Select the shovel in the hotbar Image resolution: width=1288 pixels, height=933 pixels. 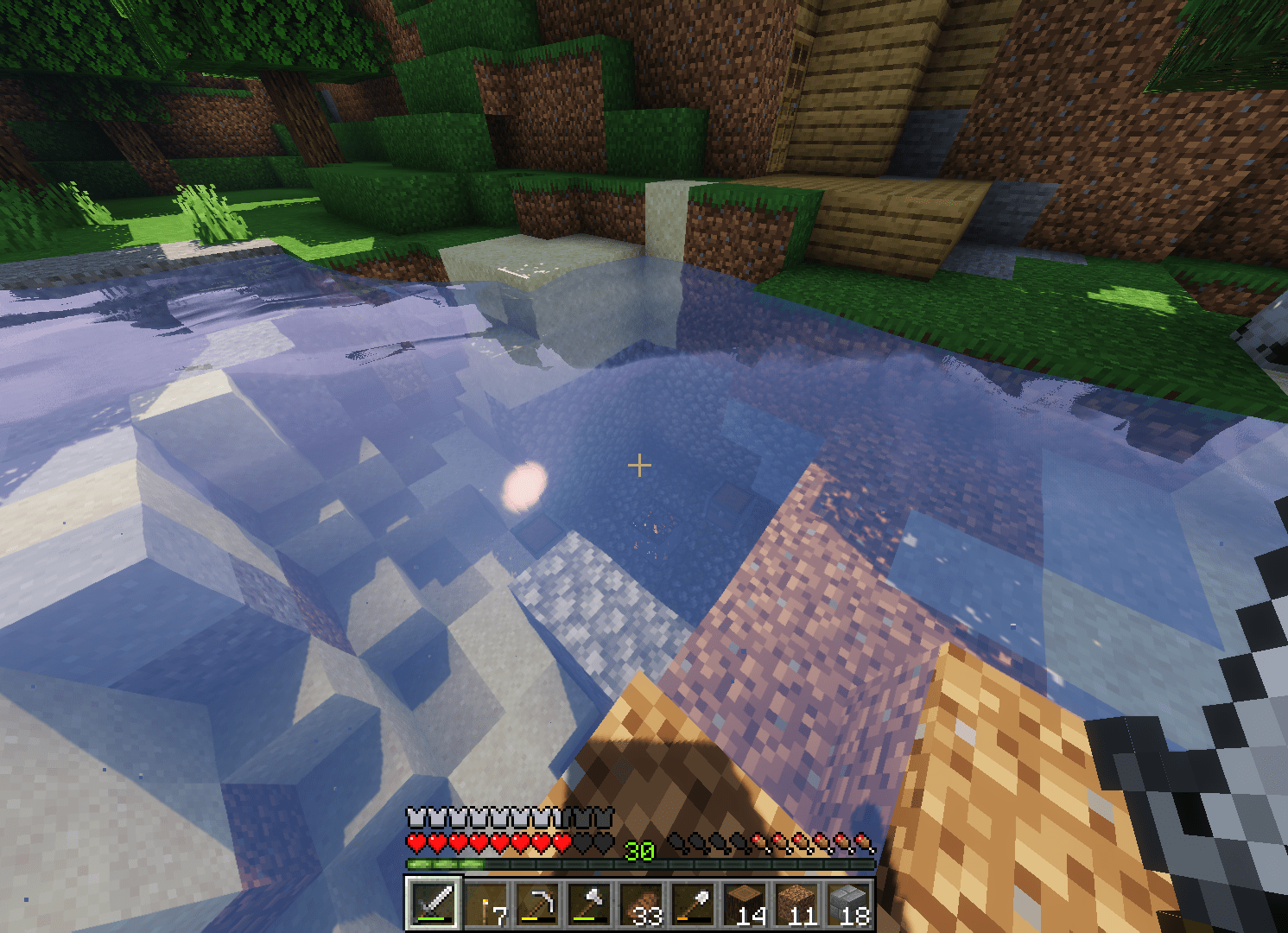click(x=692, y=905)
